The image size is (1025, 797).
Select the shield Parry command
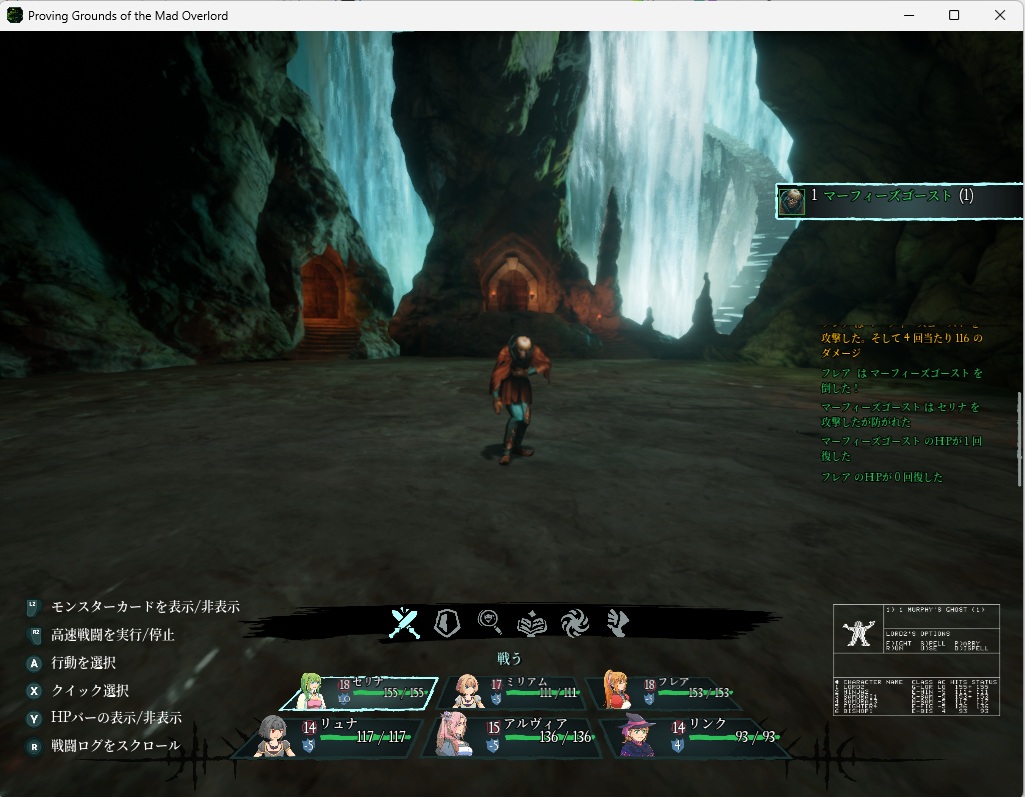pyautogui.click(x=446, y=623)
